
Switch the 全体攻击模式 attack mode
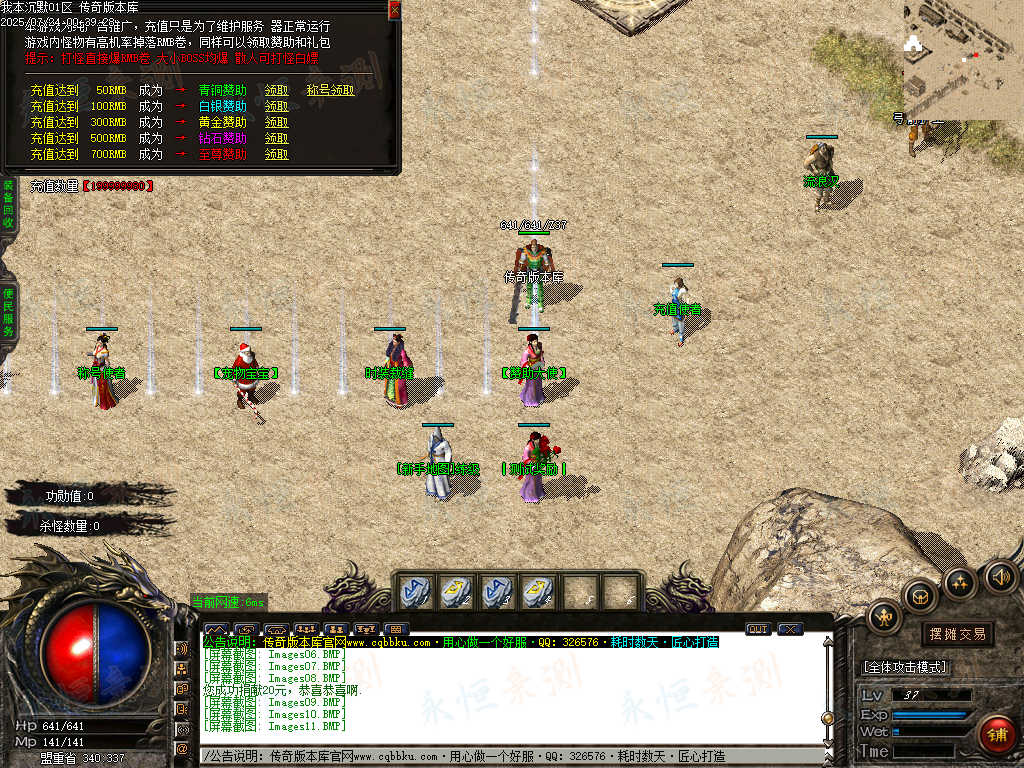905,667
